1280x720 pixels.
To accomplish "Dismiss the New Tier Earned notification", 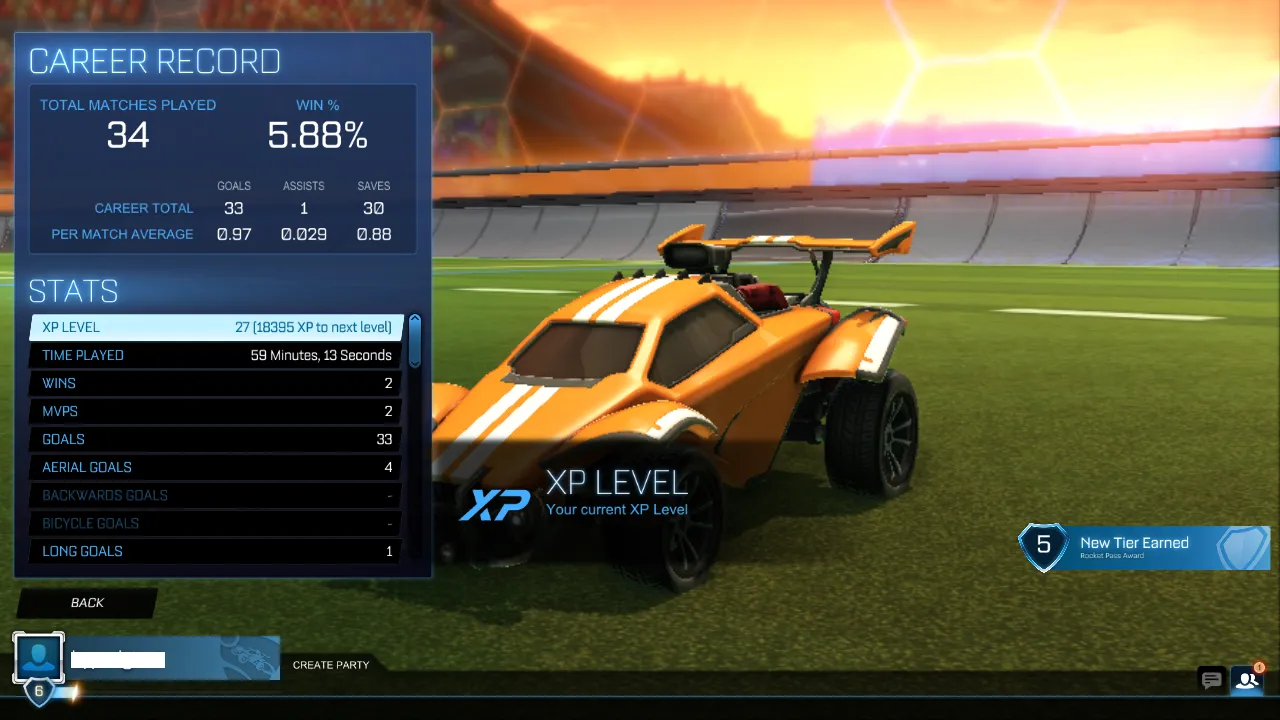I will pos(1143,547).
